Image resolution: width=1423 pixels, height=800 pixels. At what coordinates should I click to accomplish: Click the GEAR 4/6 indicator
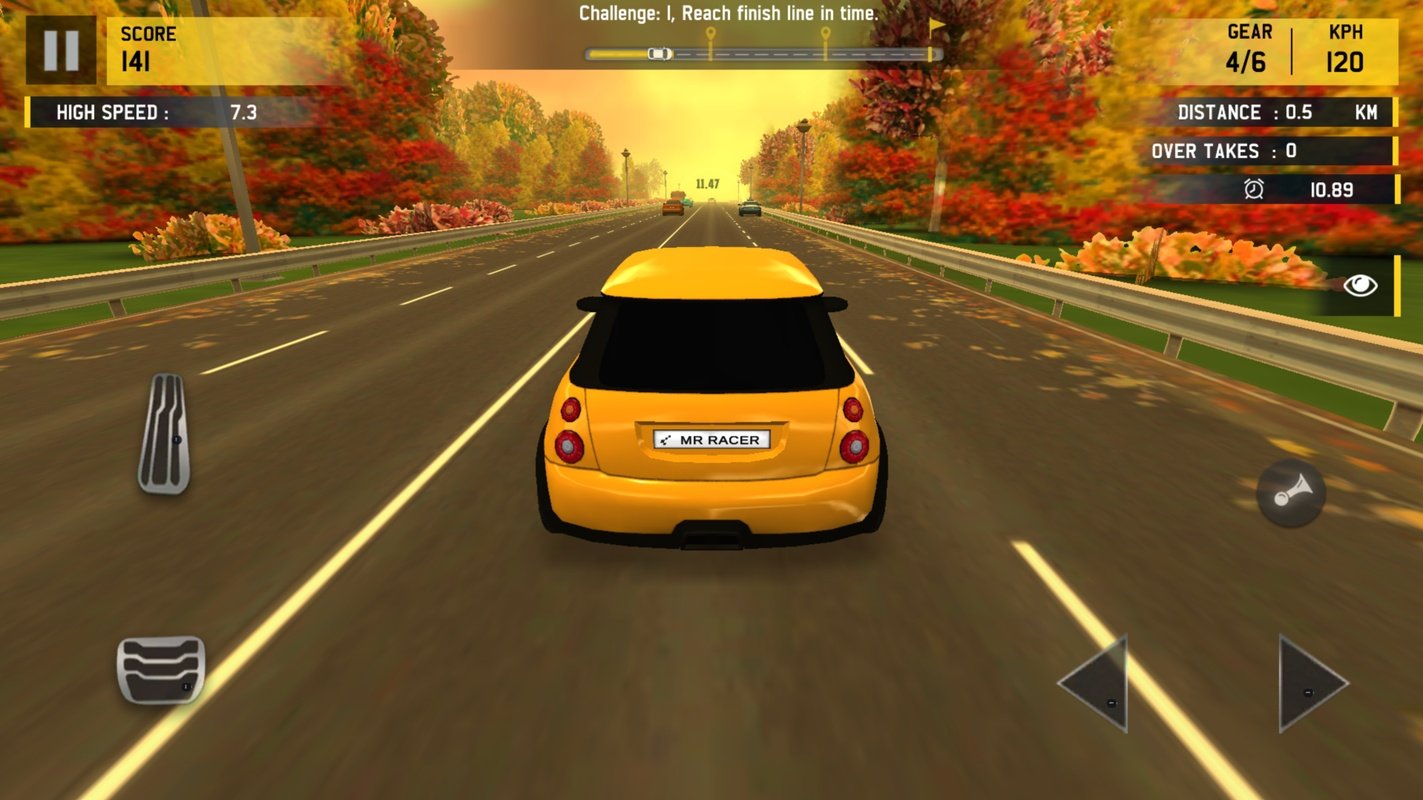1247,48
